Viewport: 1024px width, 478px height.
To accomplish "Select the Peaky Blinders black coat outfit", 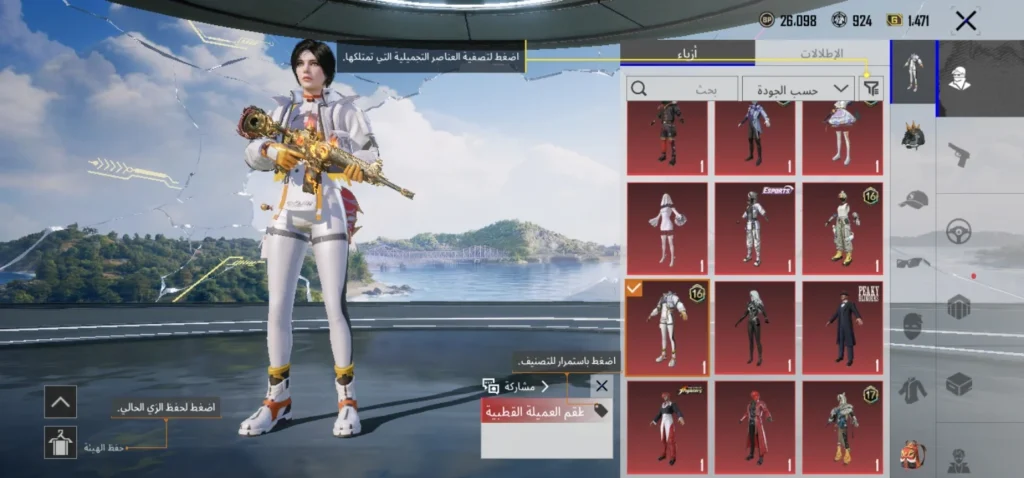I will coord(843,328).
